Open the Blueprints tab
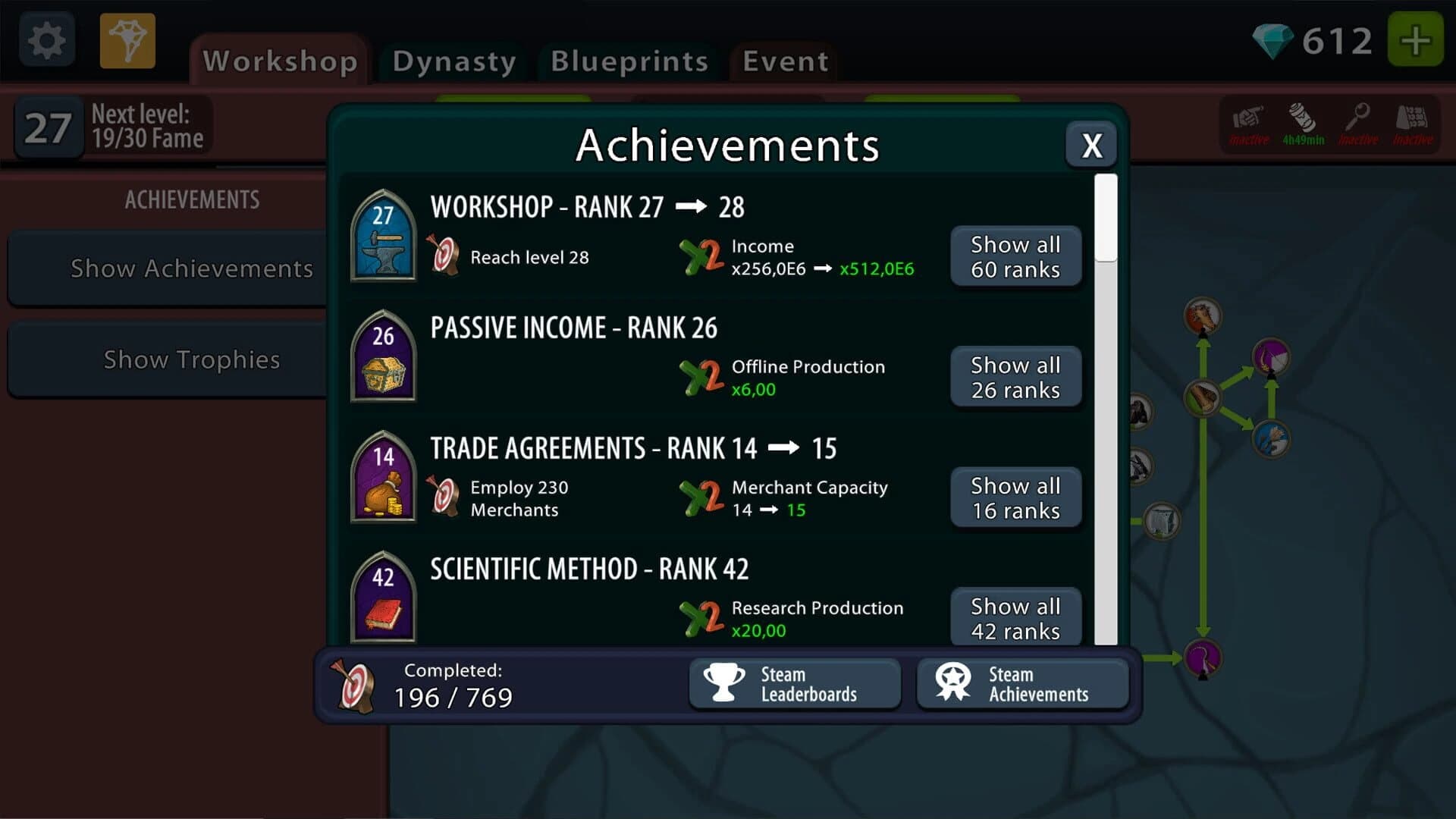Image resolution: width=1456 pixels, height=819 pixels. [x=629, y=62]
